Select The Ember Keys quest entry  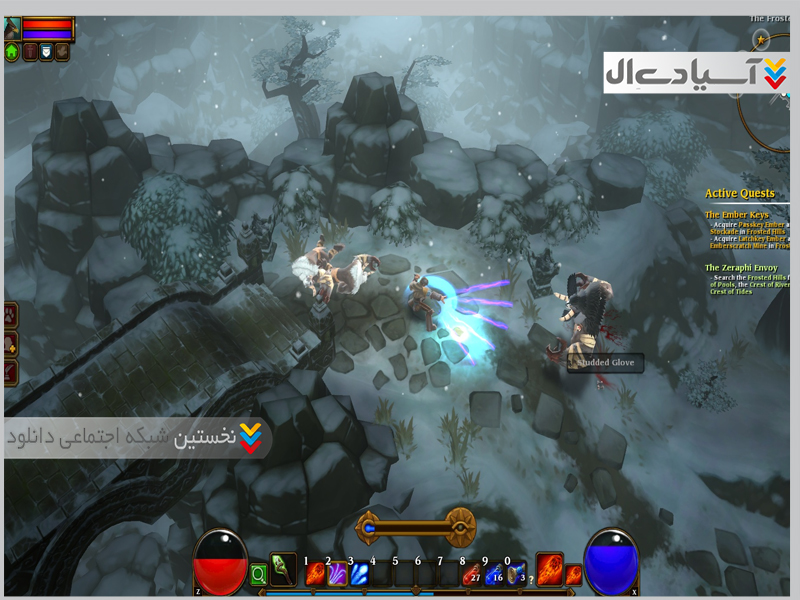[737, 215]
